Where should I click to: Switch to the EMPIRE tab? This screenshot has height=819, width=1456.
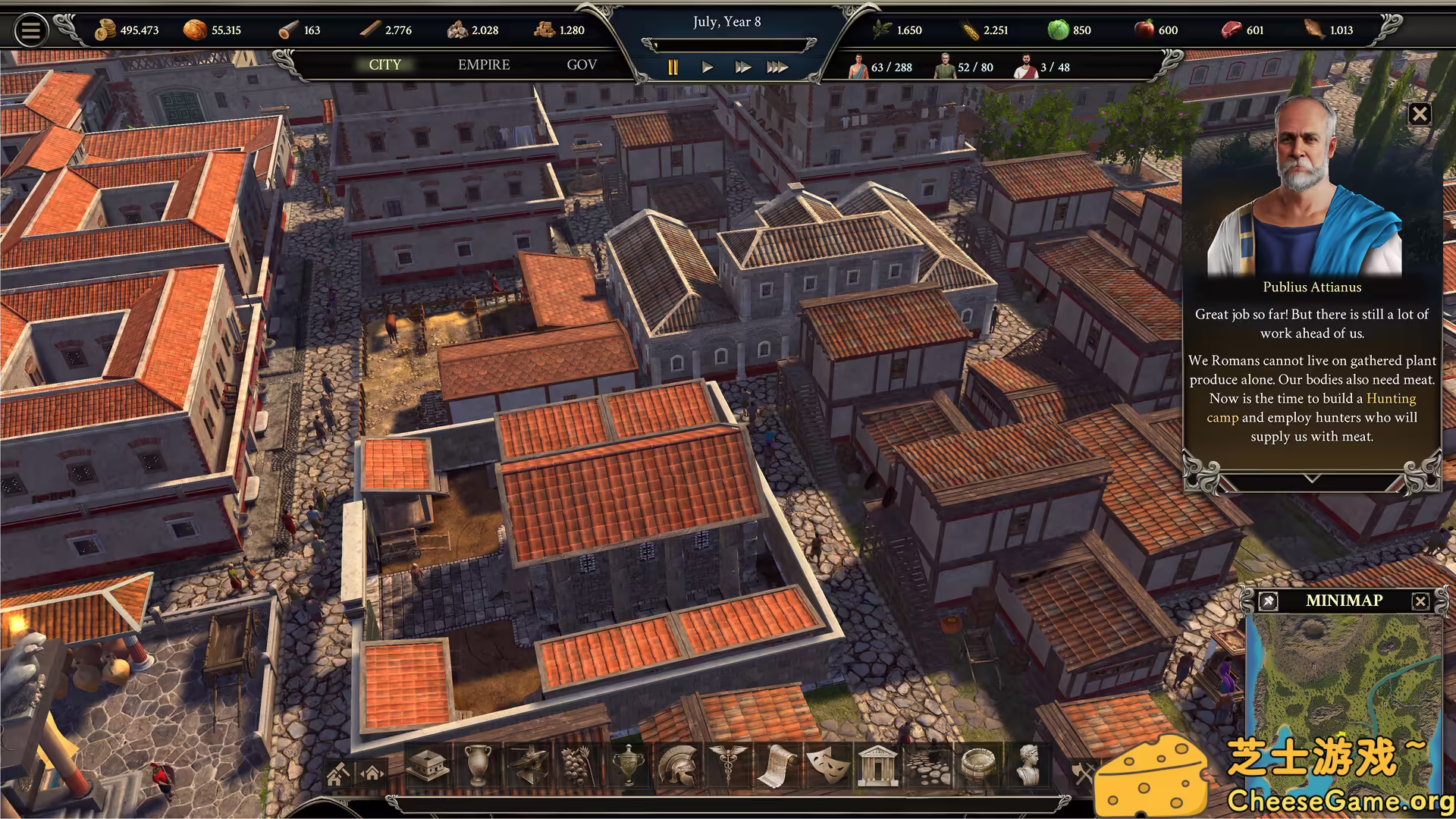[483, 65]
